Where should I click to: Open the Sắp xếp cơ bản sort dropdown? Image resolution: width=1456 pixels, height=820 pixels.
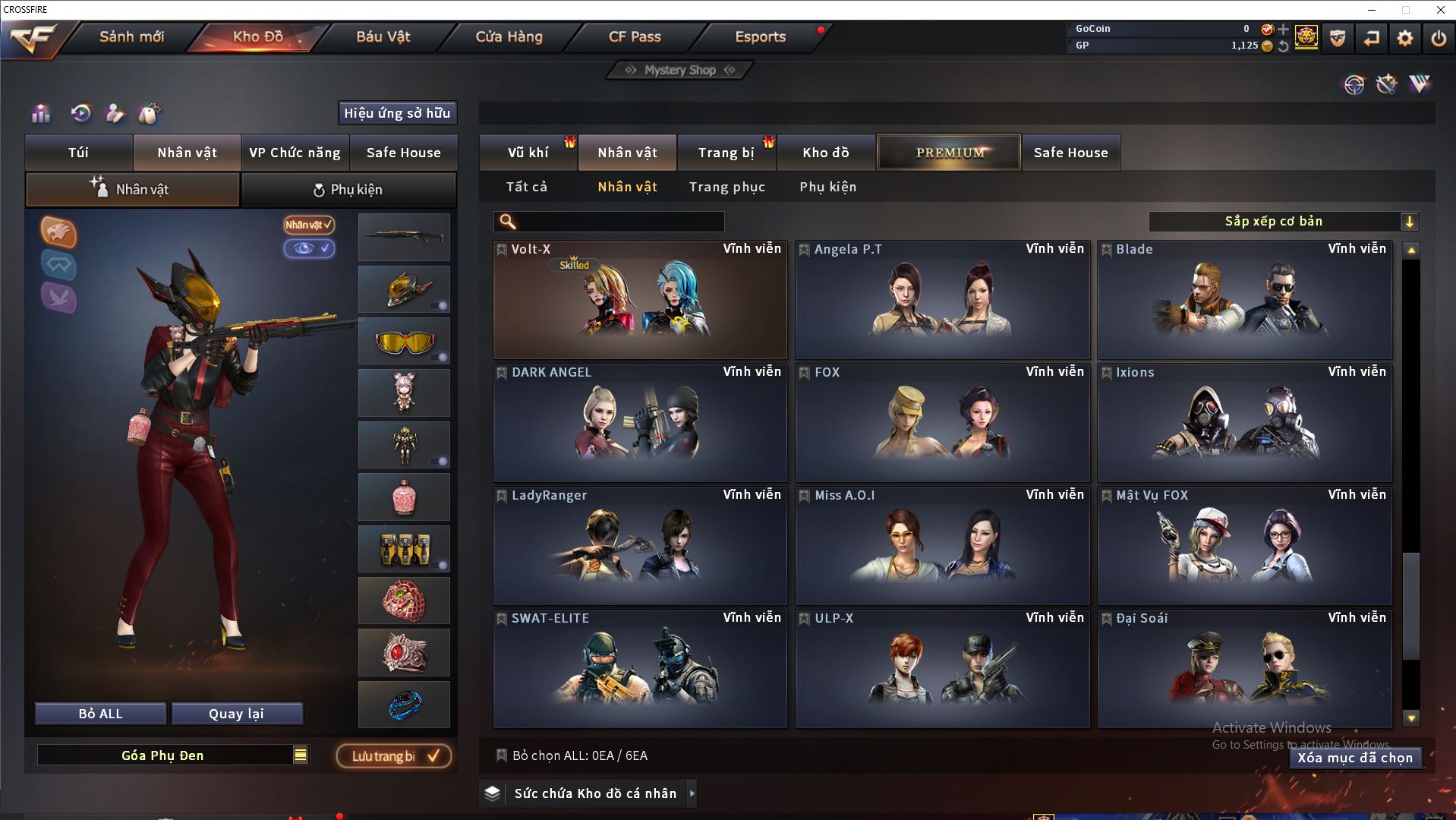tap(1283, 222)
